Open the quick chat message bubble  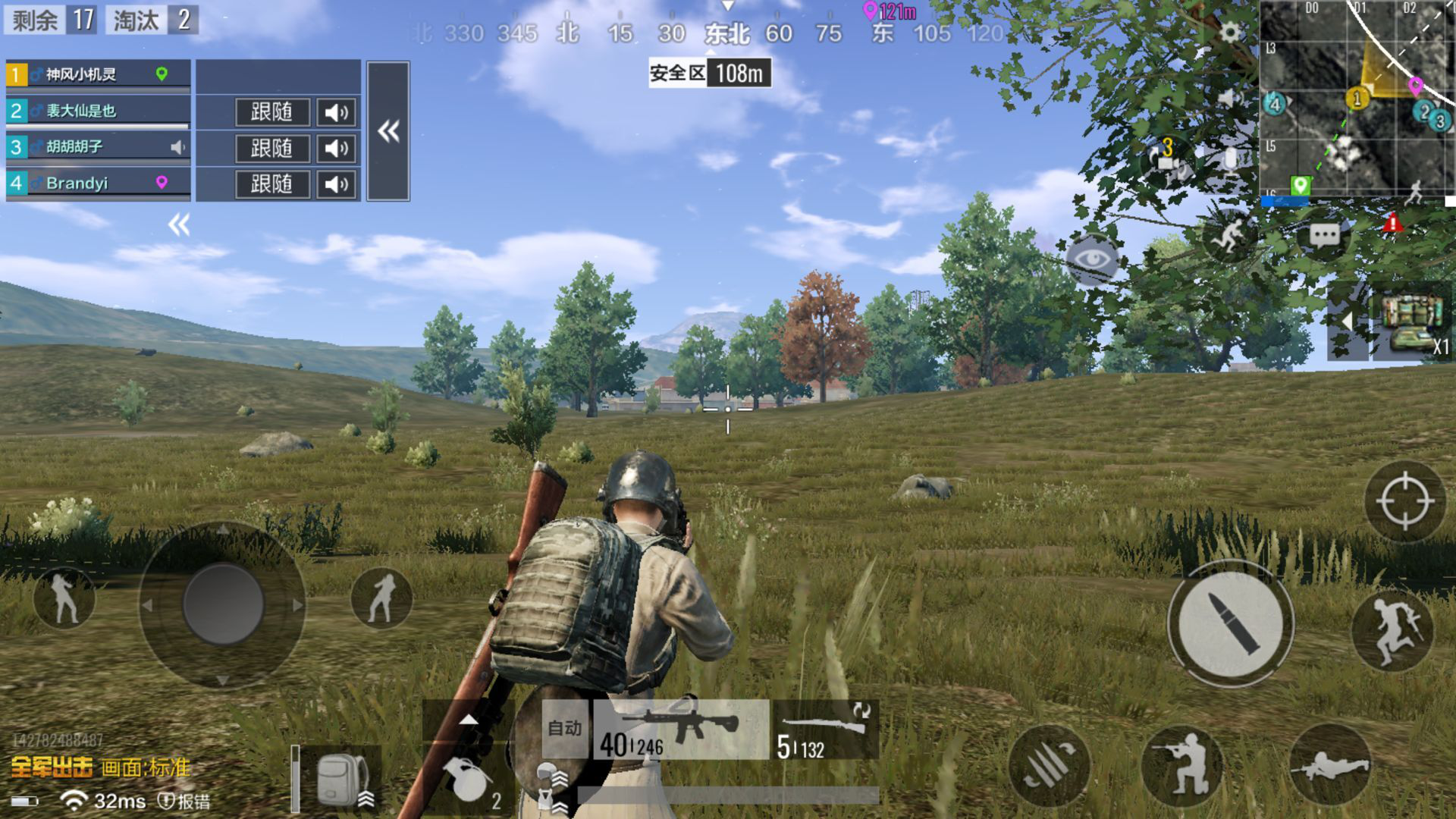[1324, 236]
